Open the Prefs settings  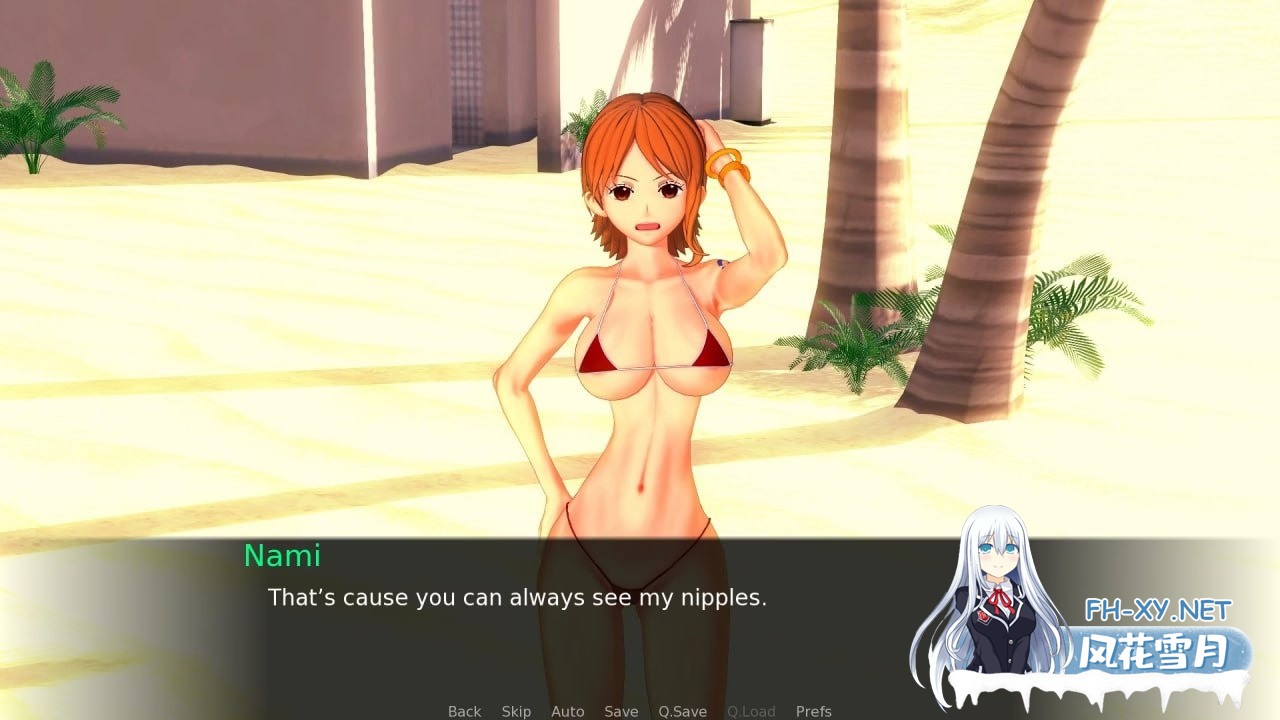point(813,711)
